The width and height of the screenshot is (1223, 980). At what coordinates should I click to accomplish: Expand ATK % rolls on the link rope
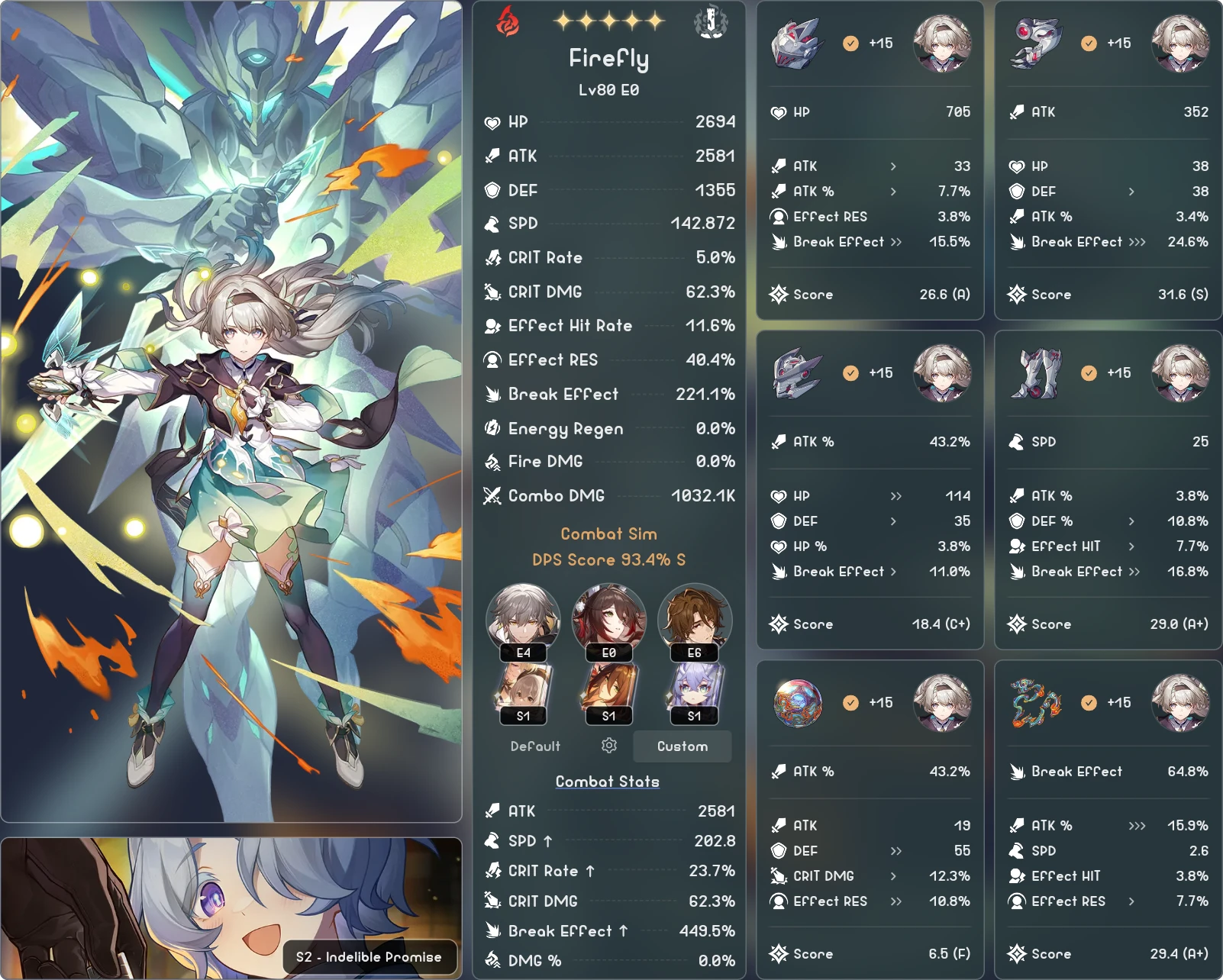(1137, 825)
